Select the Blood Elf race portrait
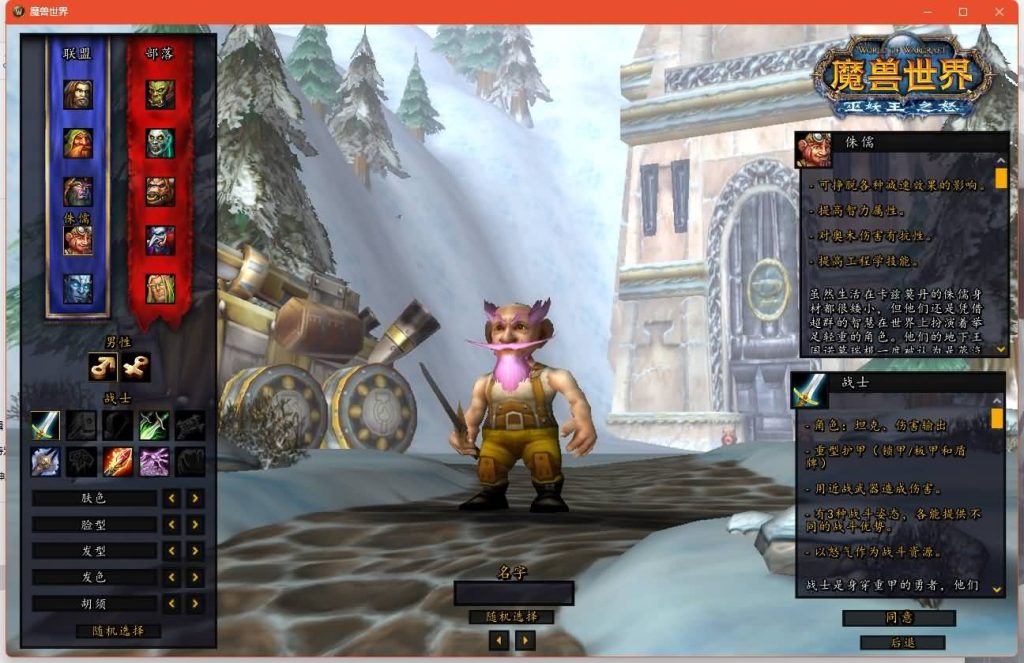The height and width of the screenshot is (663, 1024). (x=160, y=288)
